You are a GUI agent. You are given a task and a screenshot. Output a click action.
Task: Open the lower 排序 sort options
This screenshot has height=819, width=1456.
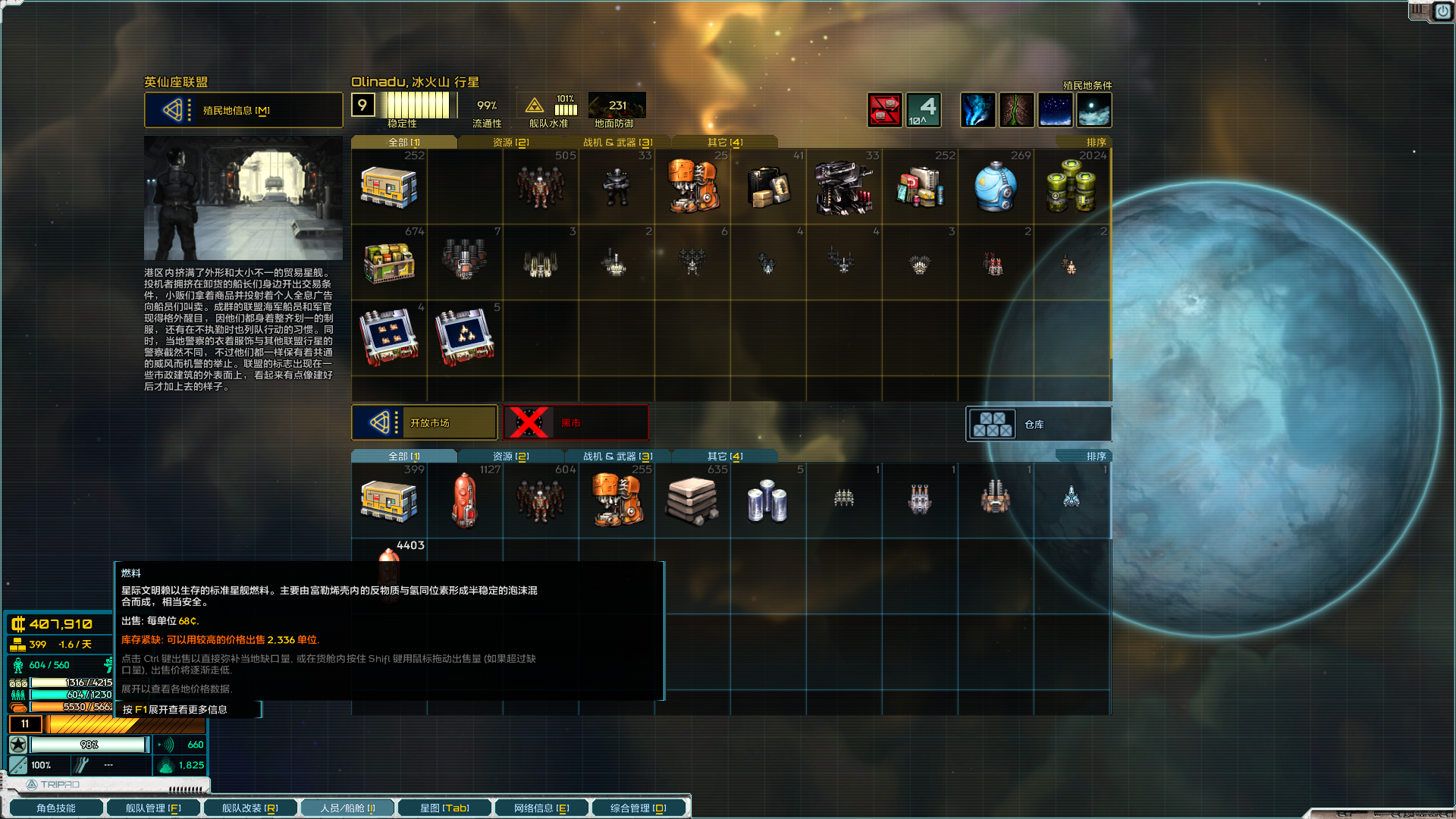[x=1094, y=455]
